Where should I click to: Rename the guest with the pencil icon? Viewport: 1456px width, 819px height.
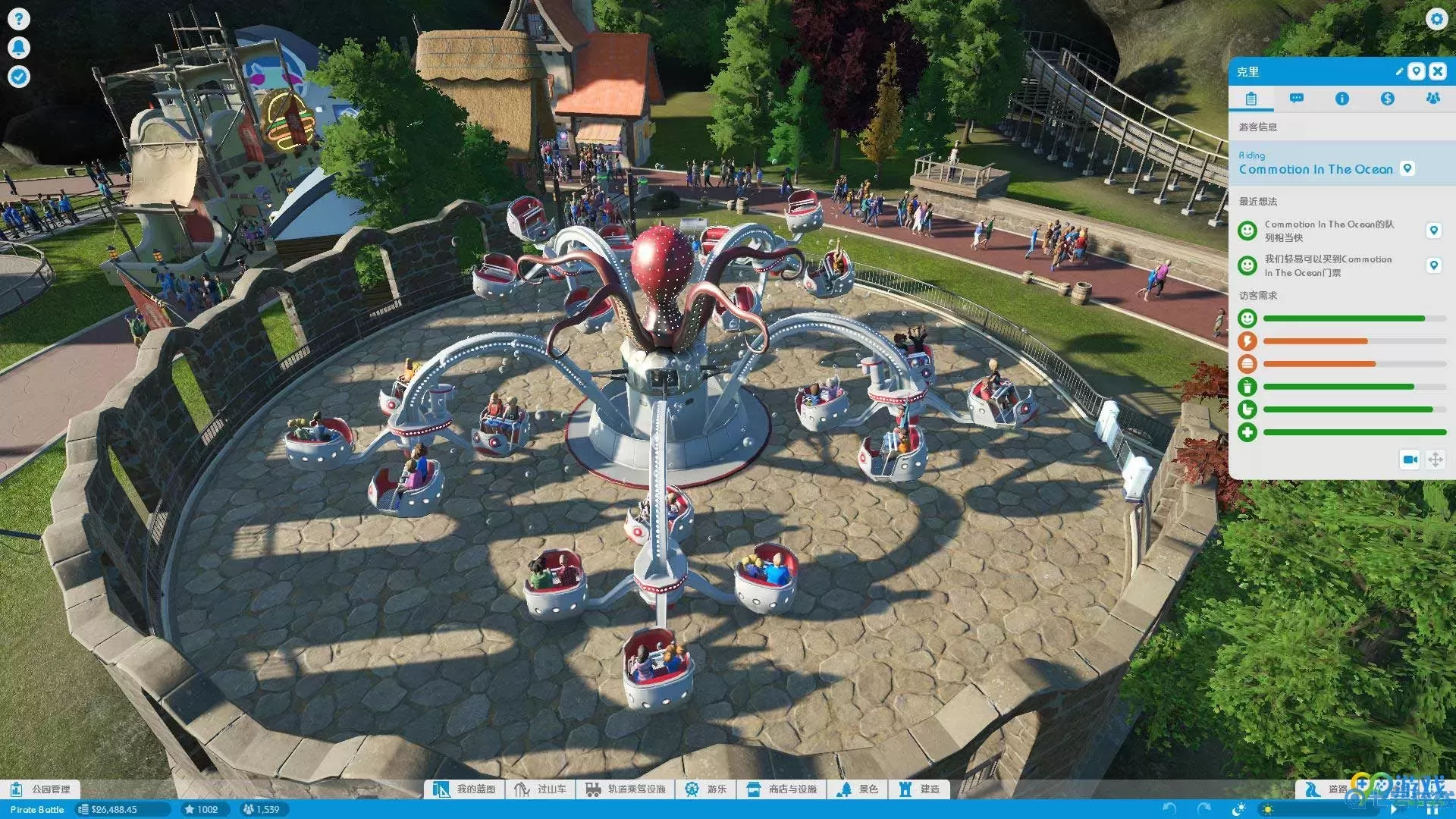[x=1399, y=71]
